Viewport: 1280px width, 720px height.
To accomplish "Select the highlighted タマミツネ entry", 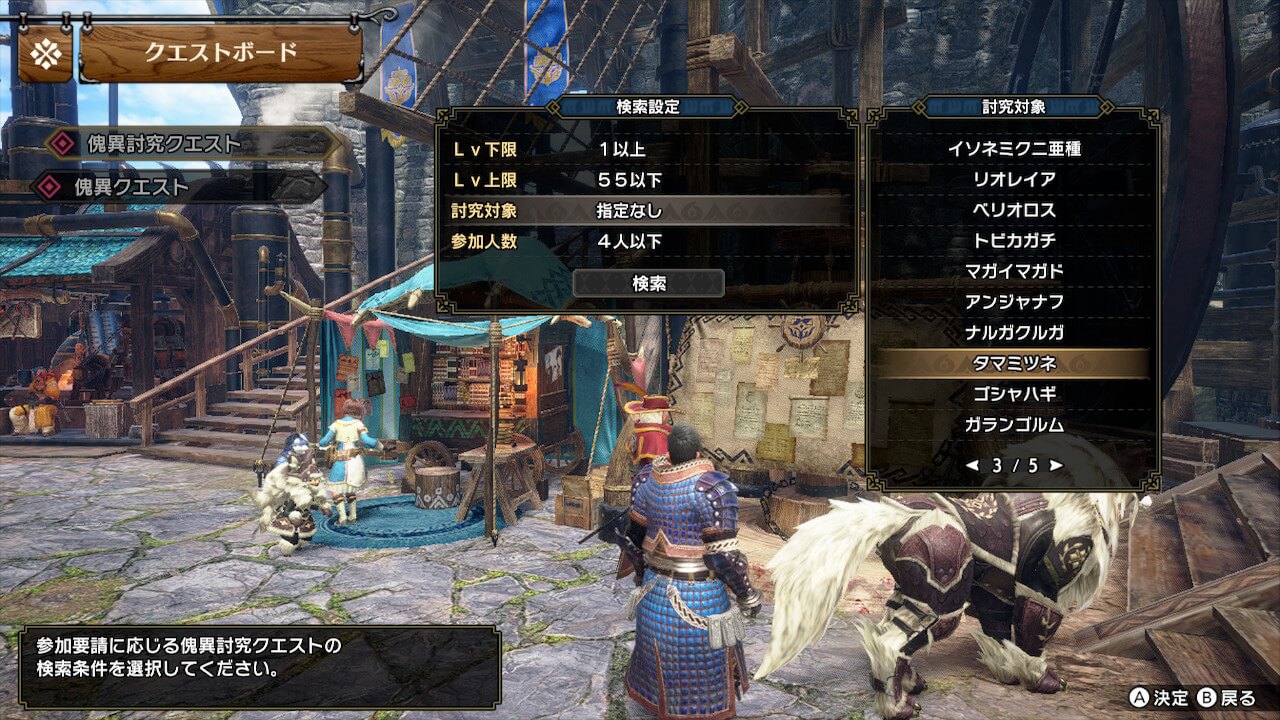I will (x=1014, y=363).
